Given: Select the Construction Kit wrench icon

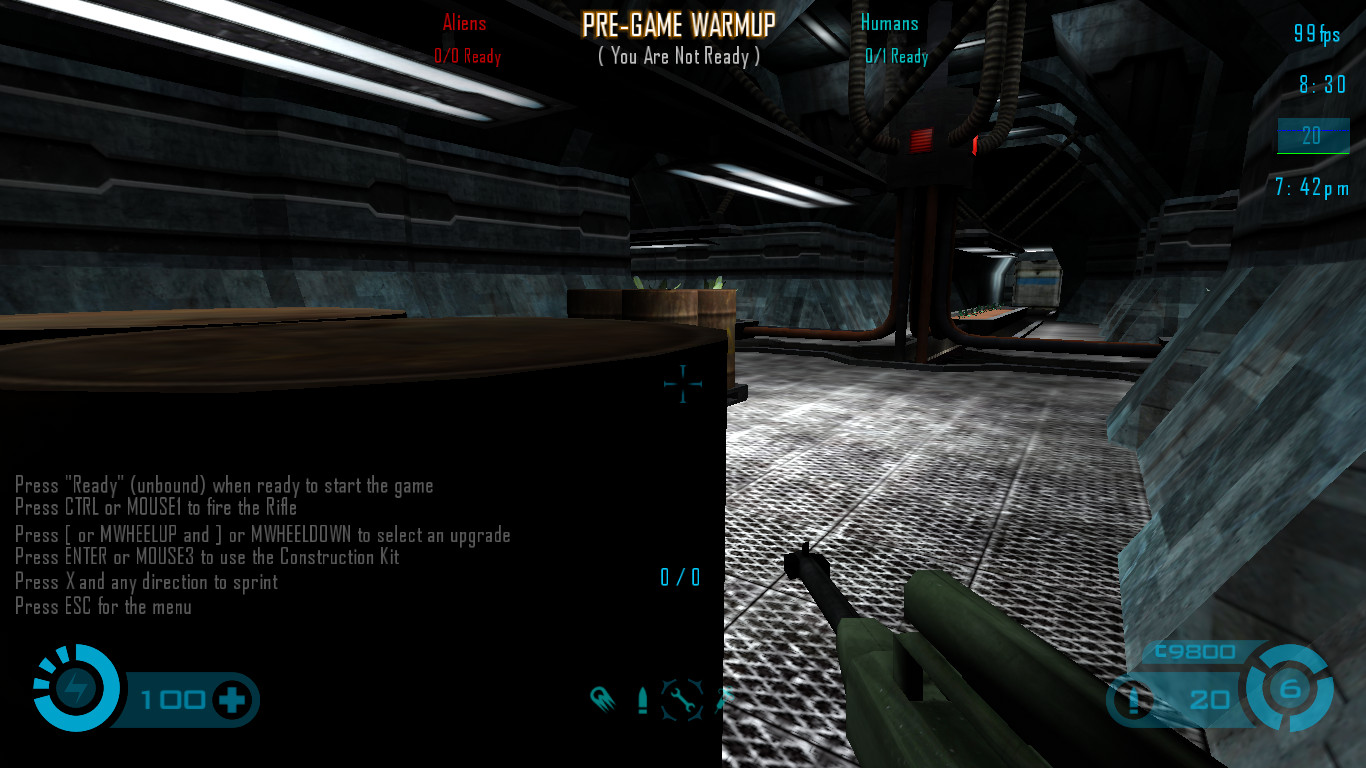Looking at the screenshot, I should coord(682,700).
